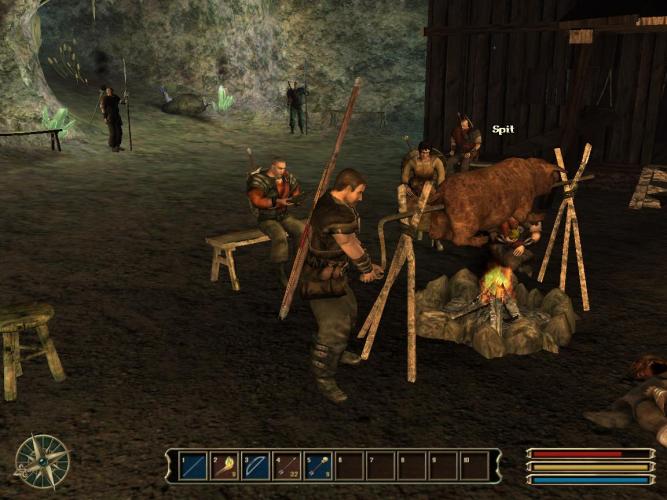Click the compass rose
Image resolution: width=667 pixels, height=500 pixels.
point(42,461)
